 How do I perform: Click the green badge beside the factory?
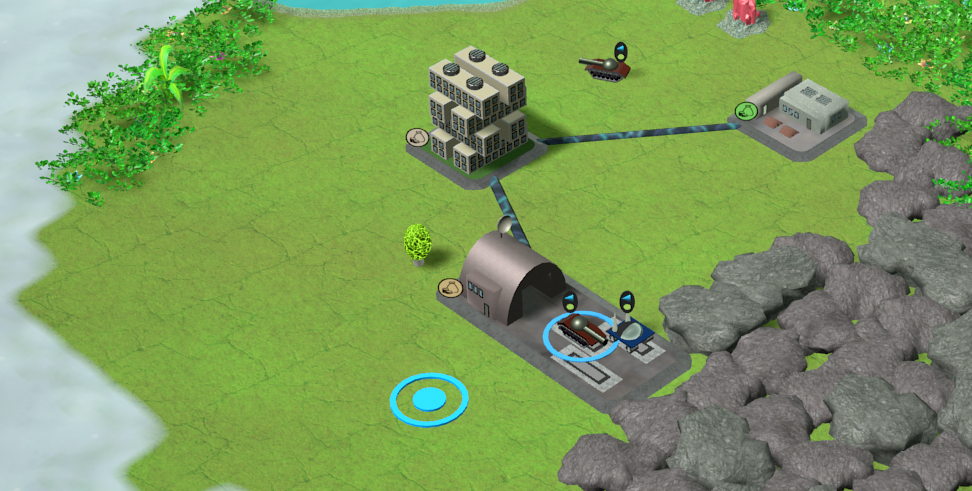click(x=746, y=111)
